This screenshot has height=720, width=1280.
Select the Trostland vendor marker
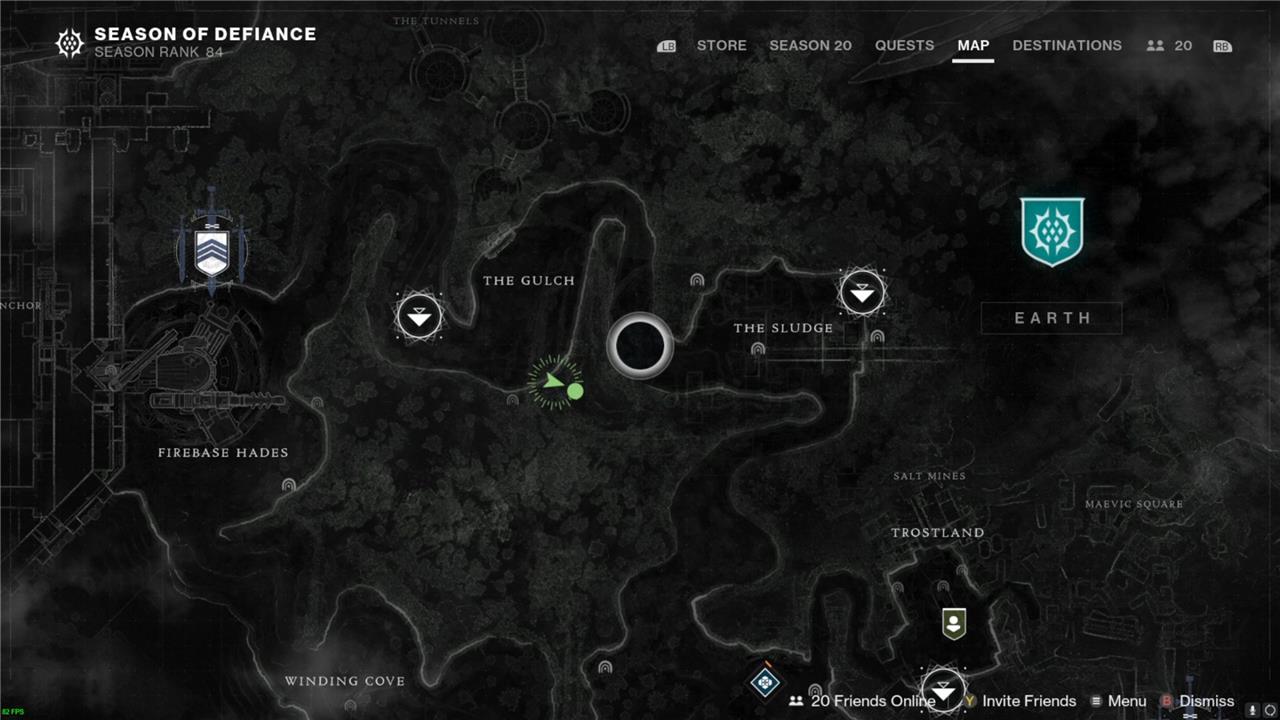[954, 624]
